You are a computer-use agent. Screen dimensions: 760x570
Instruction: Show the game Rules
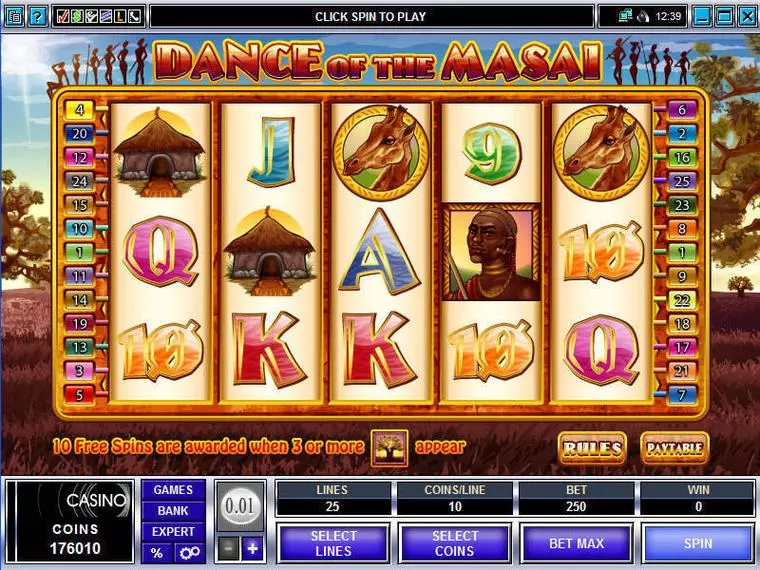tap(592, 447)
